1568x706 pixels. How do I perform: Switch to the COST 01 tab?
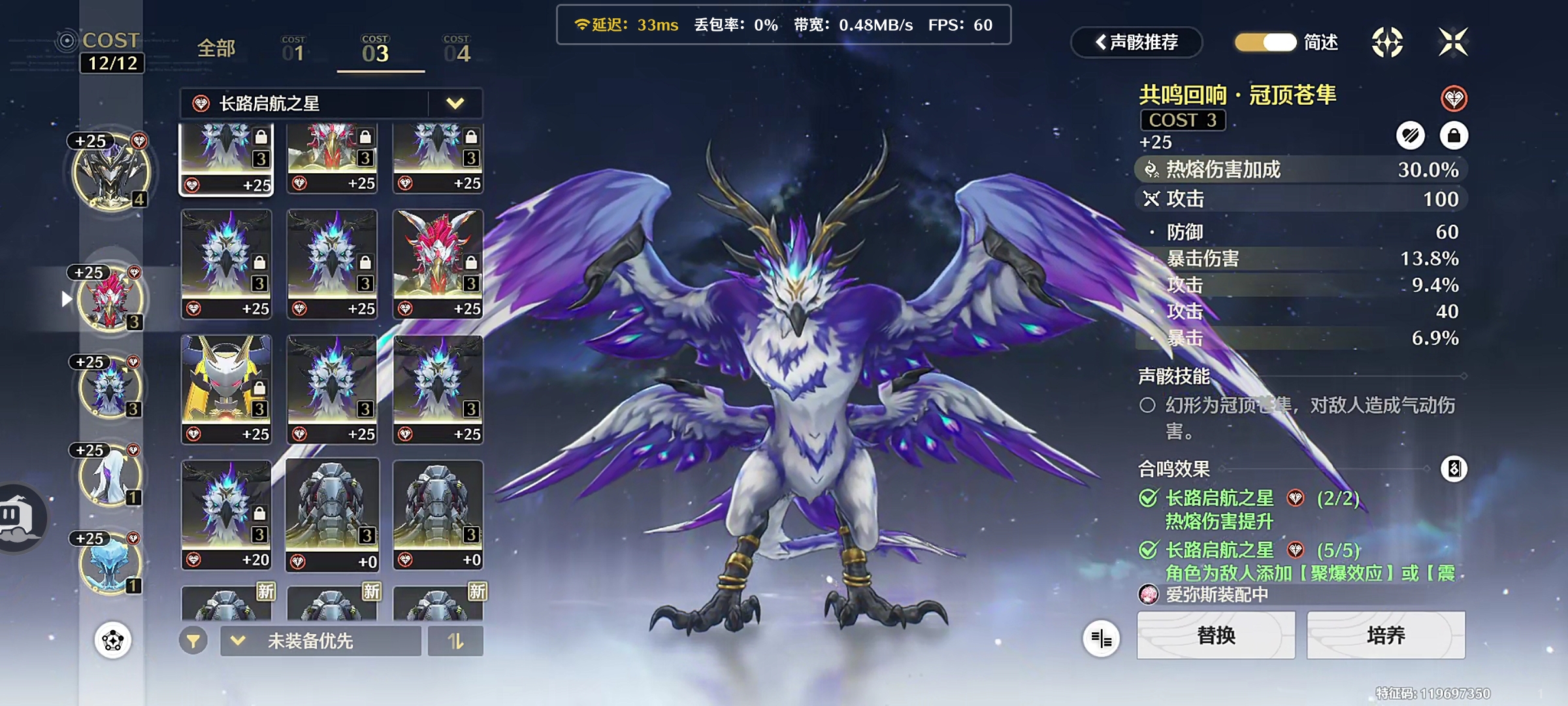[x=293, y=50]
